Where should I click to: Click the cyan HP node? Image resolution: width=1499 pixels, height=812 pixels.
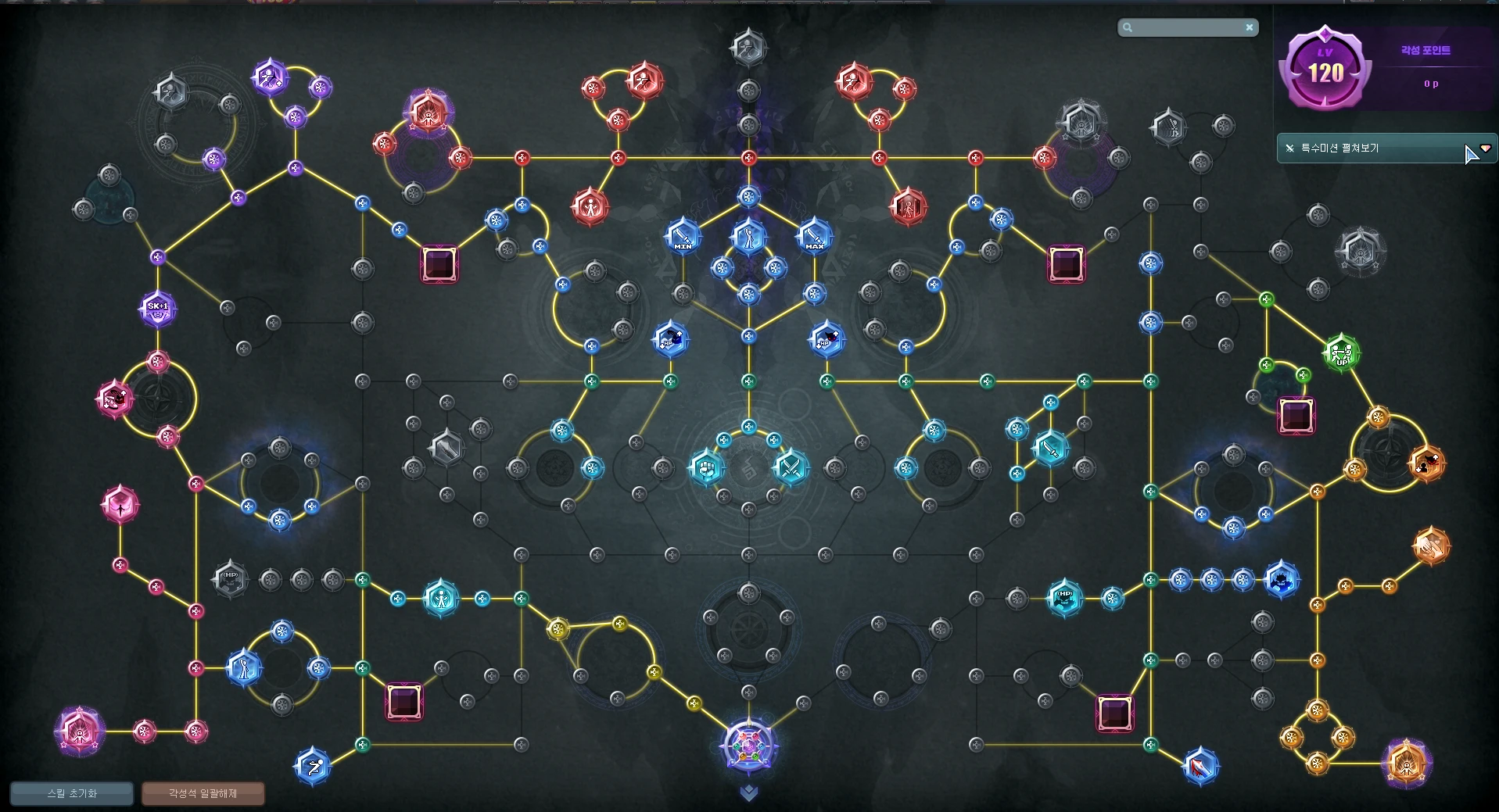1064,598
